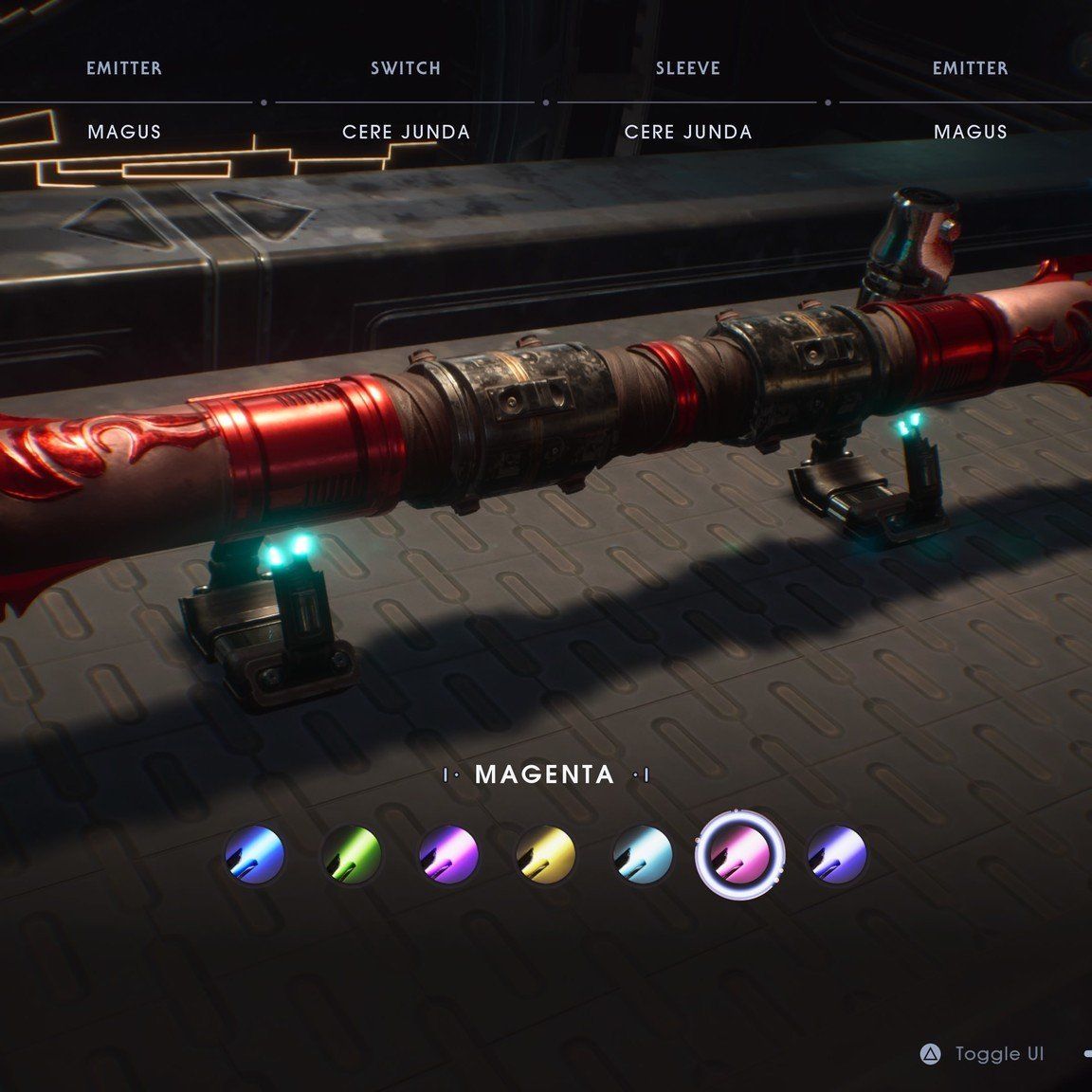Viewport: 1092px width, 1092px height.
Task: Choose the green blade color
Action: [352, 854]
